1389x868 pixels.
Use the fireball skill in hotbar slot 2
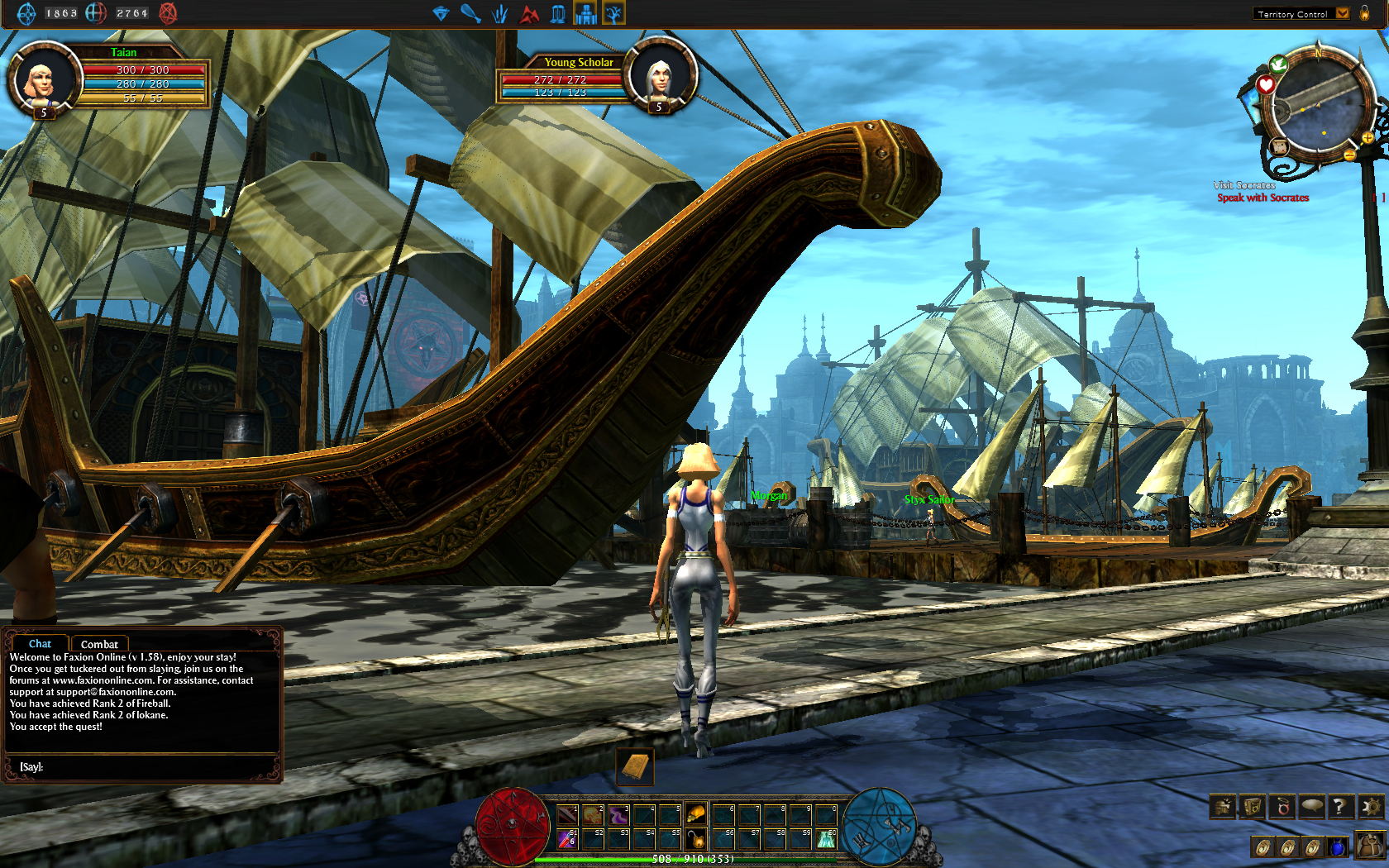coord(593,814)
